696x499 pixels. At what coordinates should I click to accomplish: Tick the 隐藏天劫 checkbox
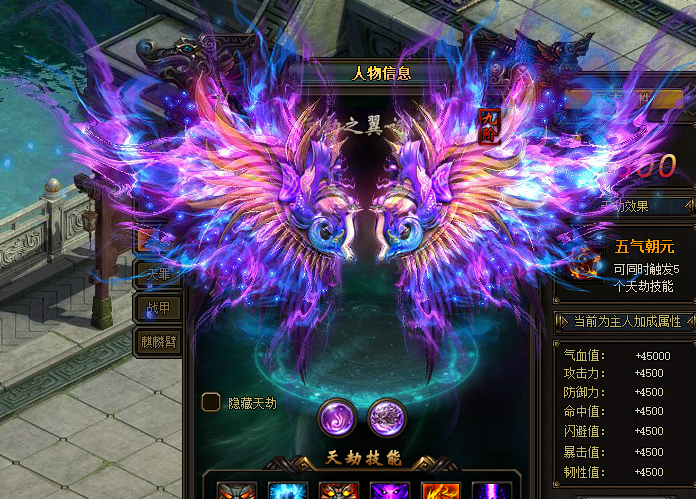pyautogui.click(x=211, y=402)
